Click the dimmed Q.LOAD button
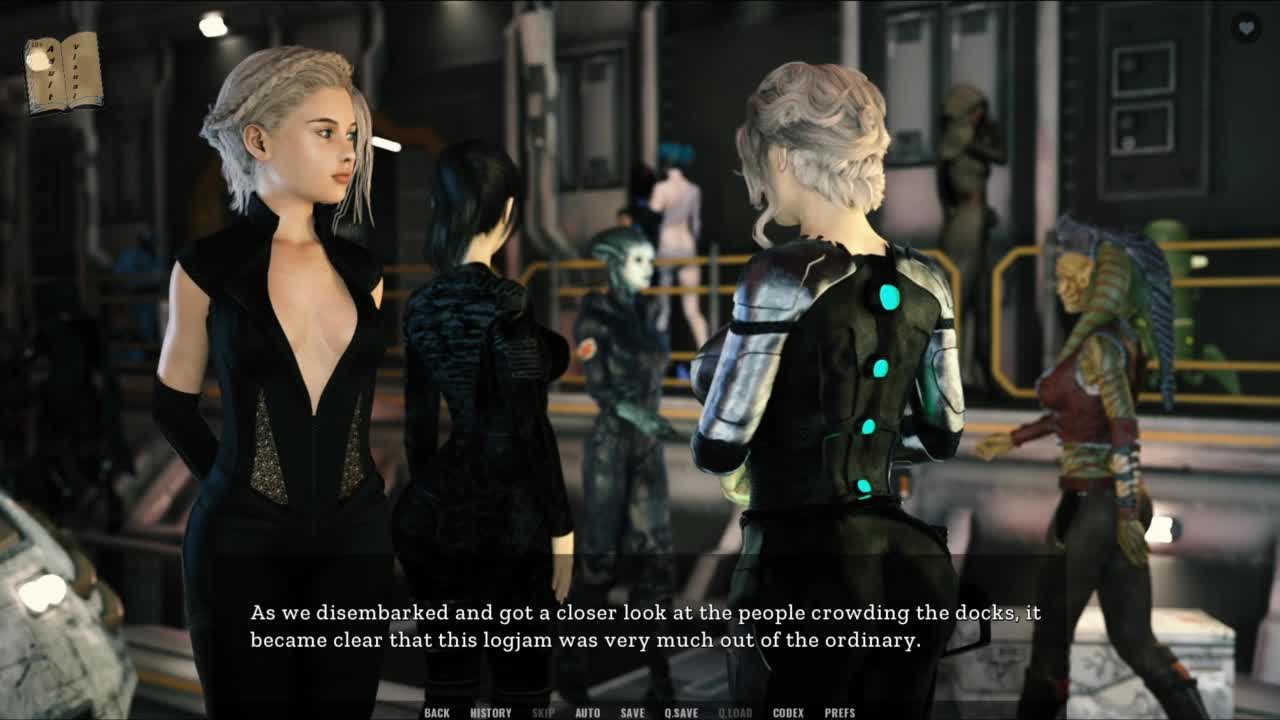The height and width of the screenshot is (720, 1280). (735, 713)
